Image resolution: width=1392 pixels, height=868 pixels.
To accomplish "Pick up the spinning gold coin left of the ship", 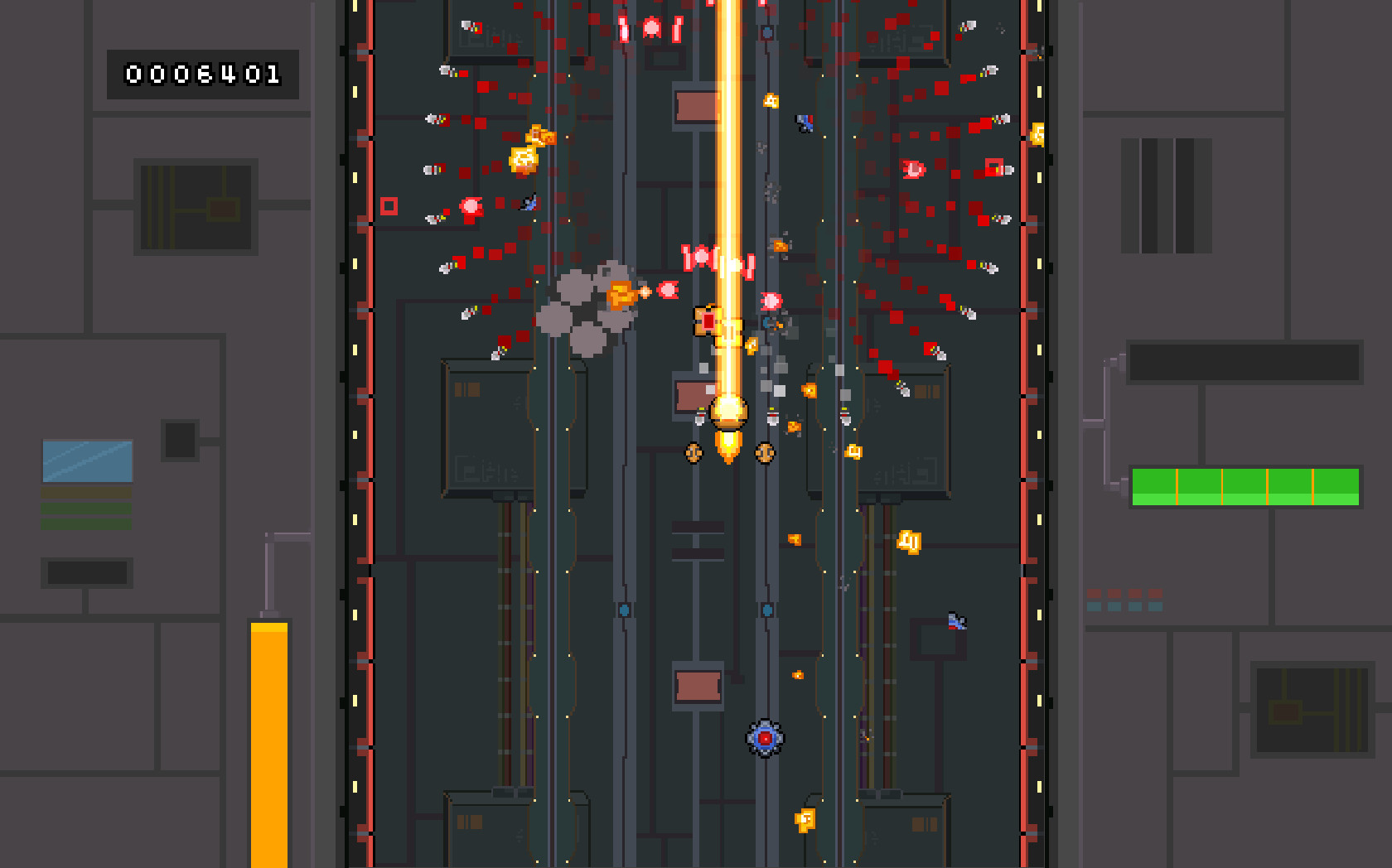I will pos(693,454).
